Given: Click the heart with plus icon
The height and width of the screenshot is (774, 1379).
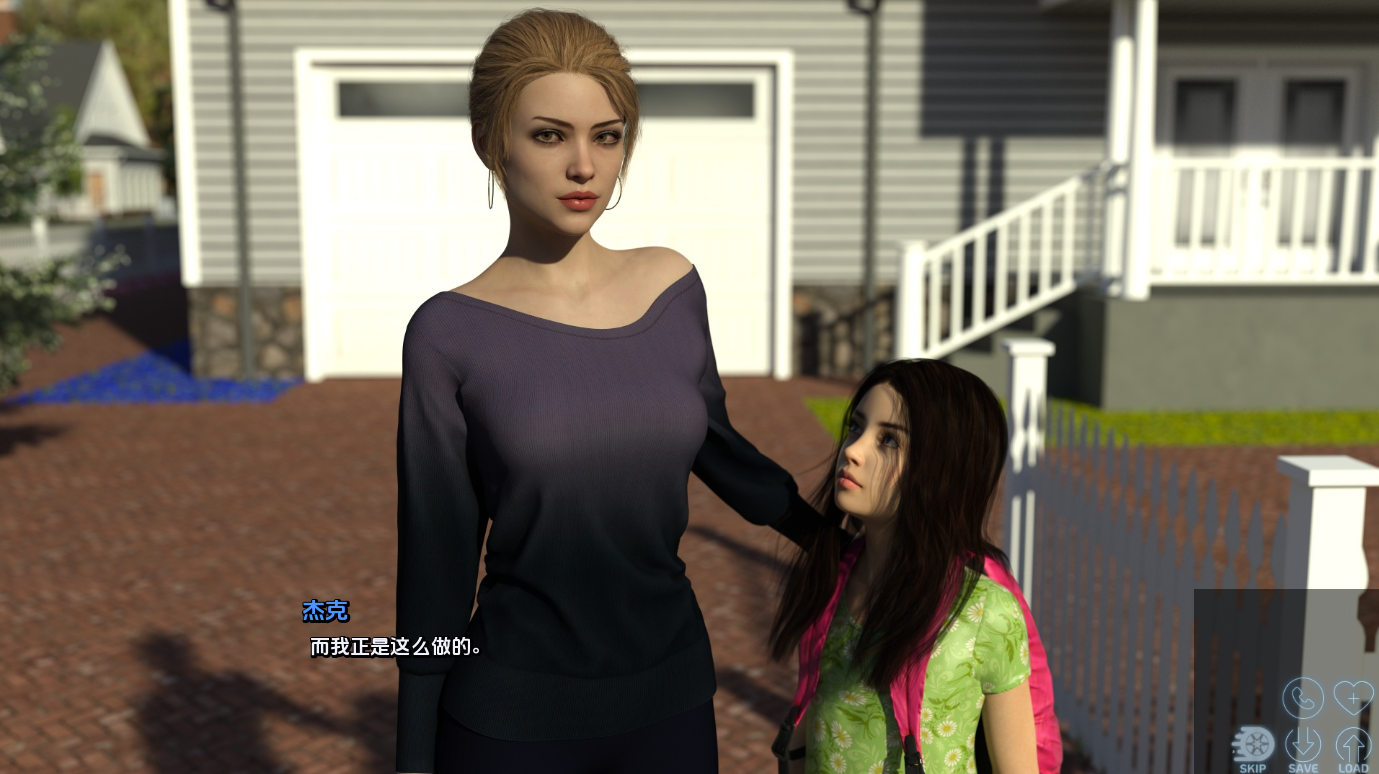Looking at the screenshot, I should (x=1353, y=697).
